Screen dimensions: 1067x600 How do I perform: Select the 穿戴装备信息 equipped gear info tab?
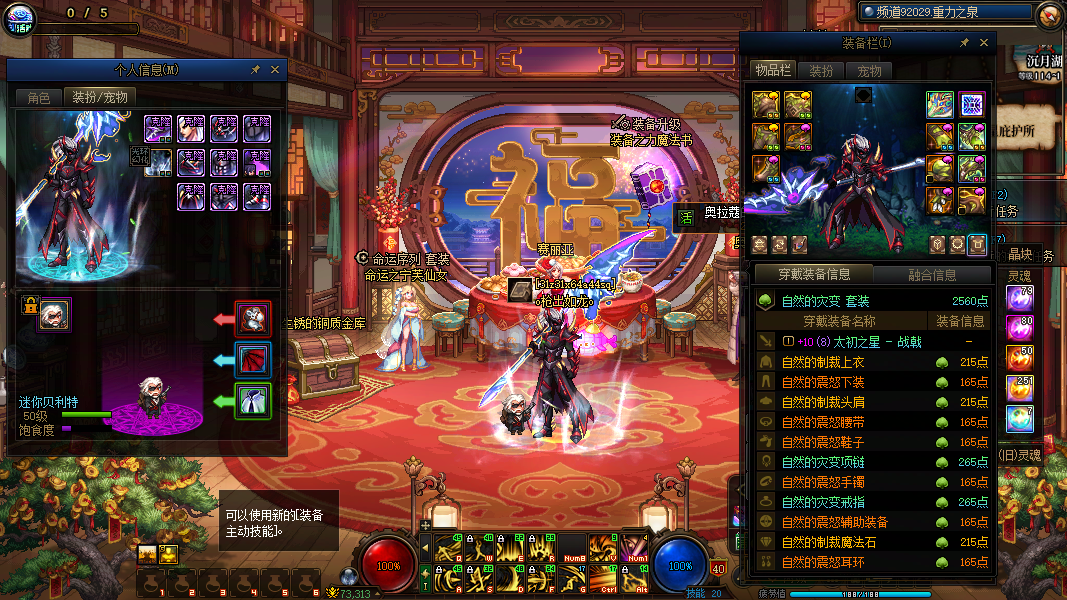click(814, 275)
